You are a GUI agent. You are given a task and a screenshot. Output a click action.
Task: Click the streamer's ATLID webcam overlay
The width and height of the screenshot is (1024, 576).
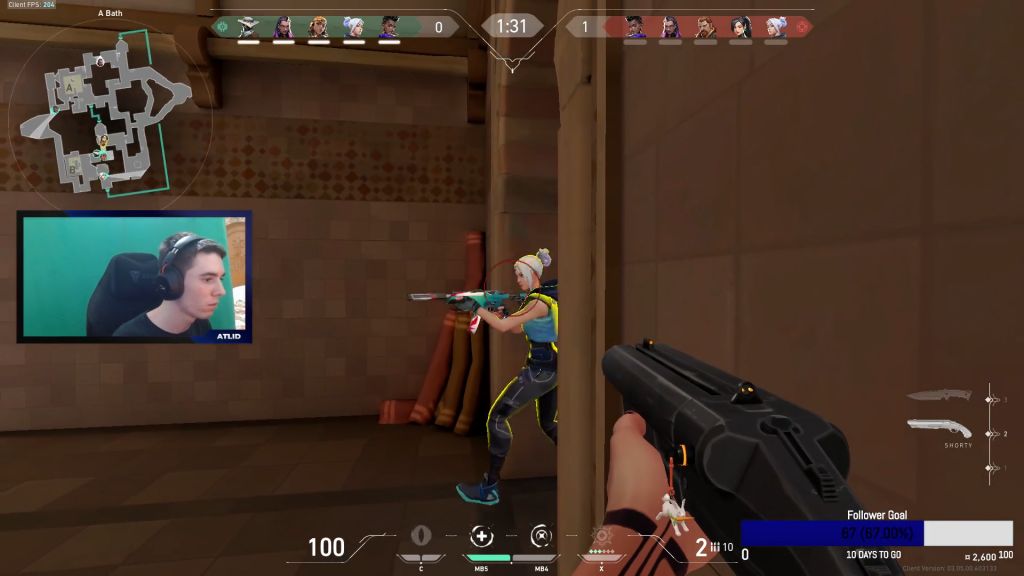pos(134,277)
